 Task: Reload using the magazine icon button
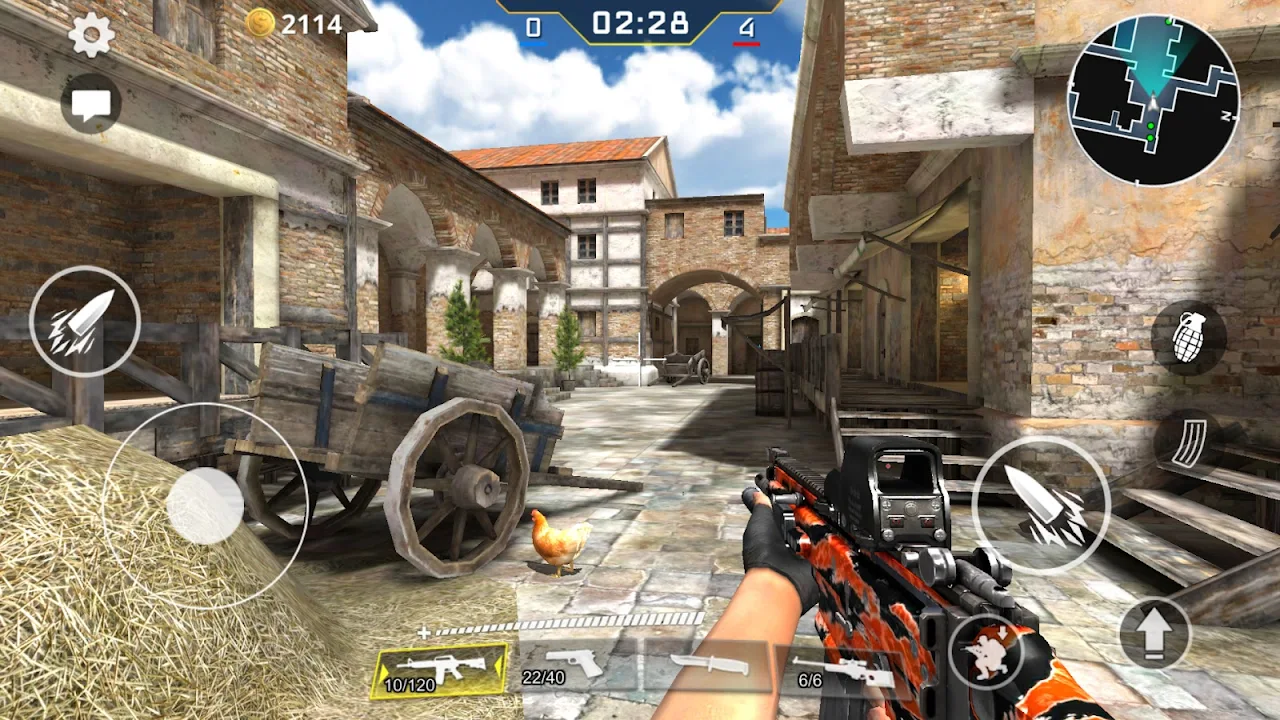point(1188,443)
